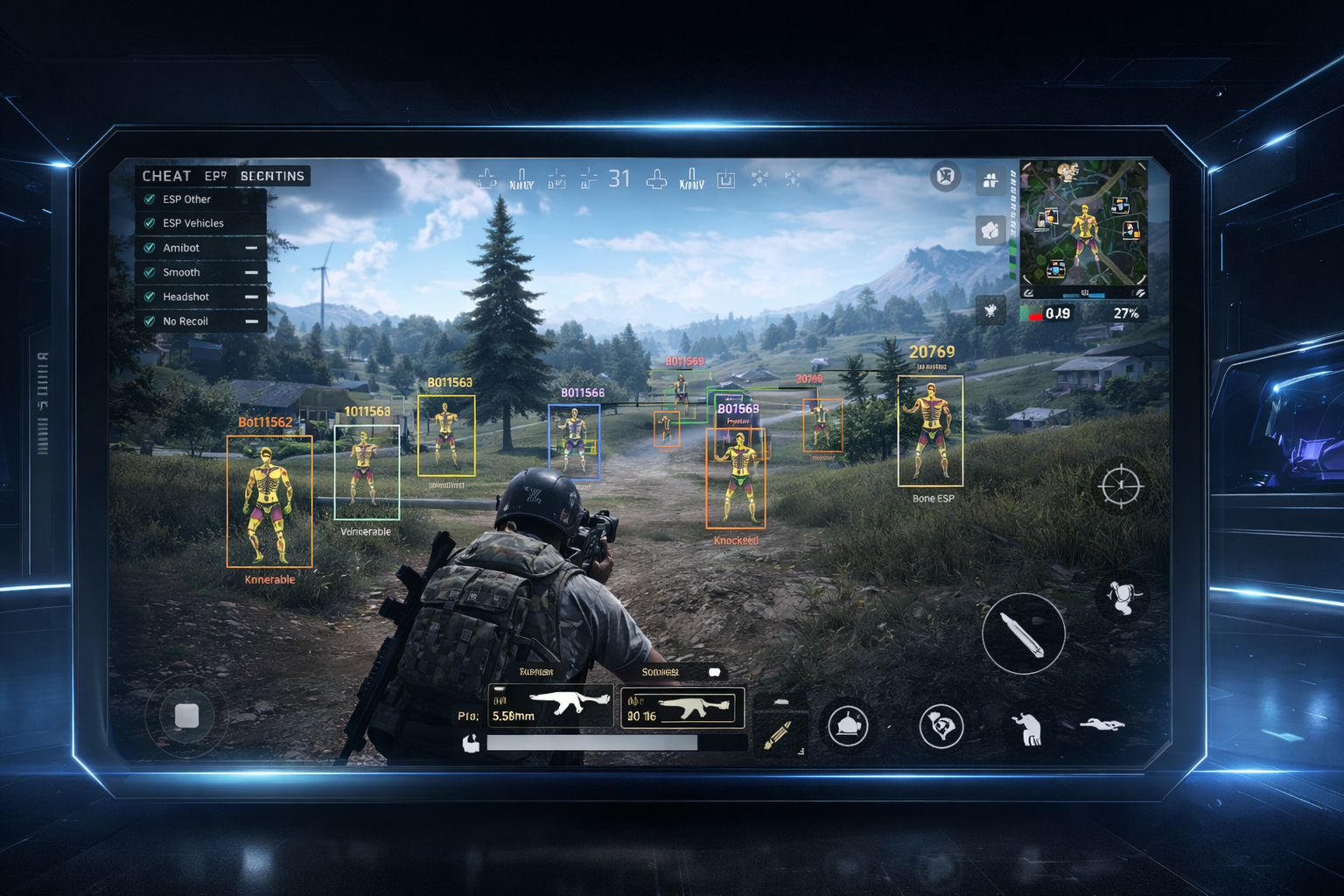Image resolution: width=1344 pixels, height=896 pixels.
Task: Switch to the second rifle weapon slot
Action: click(682, 708)
